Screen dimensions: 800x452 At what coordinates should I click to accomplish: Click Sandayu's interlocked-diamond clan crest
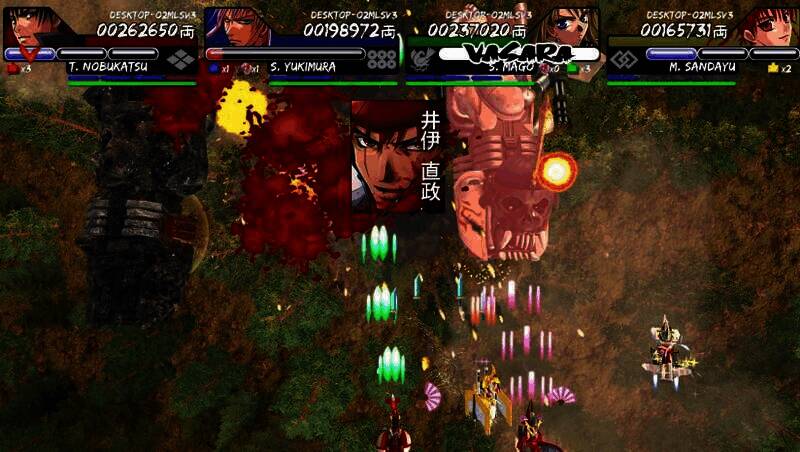623,59
